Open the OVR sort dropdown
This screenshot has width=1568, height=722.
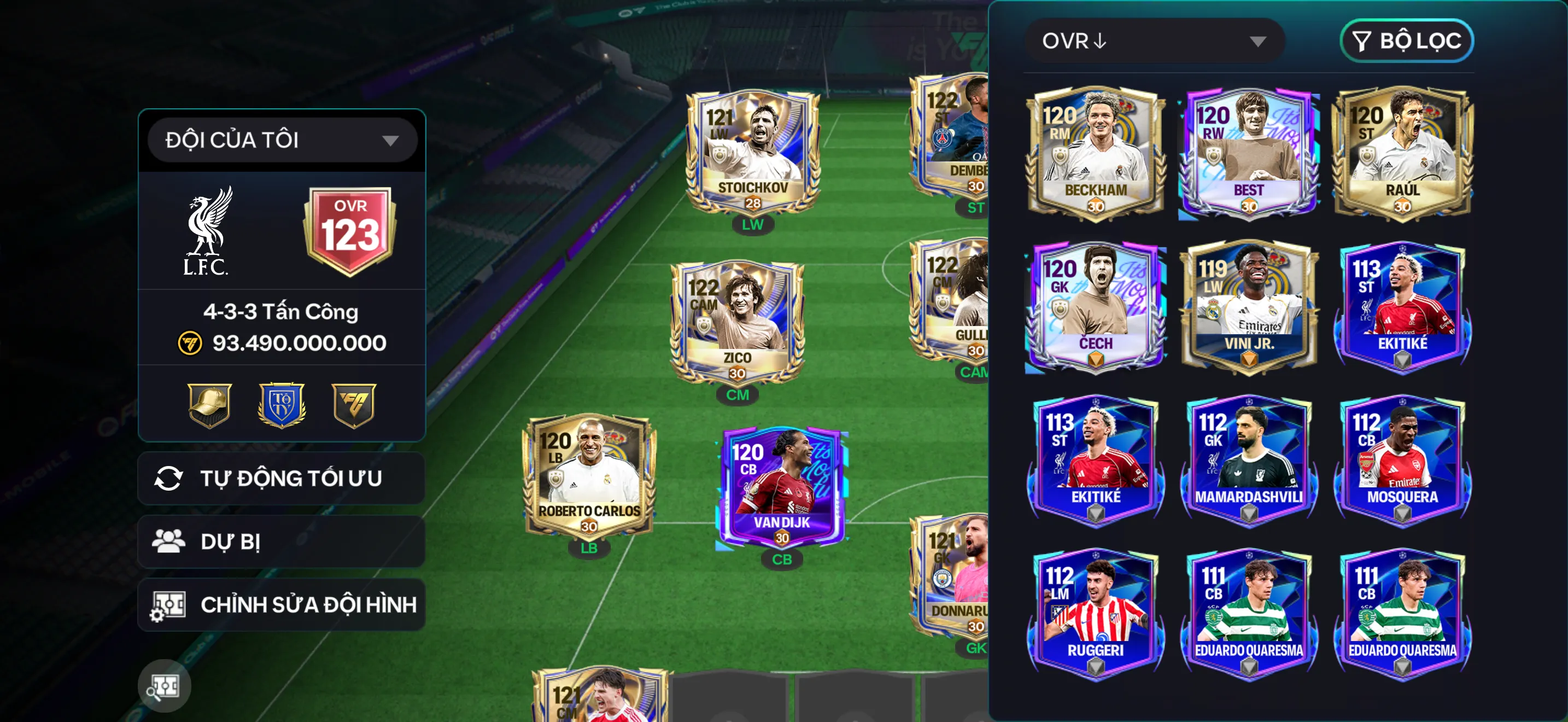click(x=1154, y=41)
